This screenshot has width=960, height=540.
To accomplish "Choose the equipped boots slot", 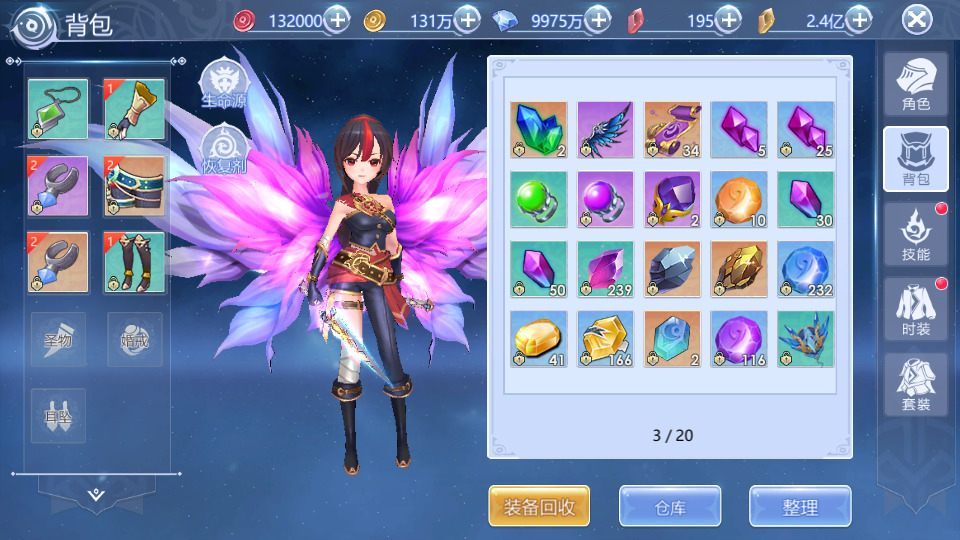I will click(x=134, y=262).
